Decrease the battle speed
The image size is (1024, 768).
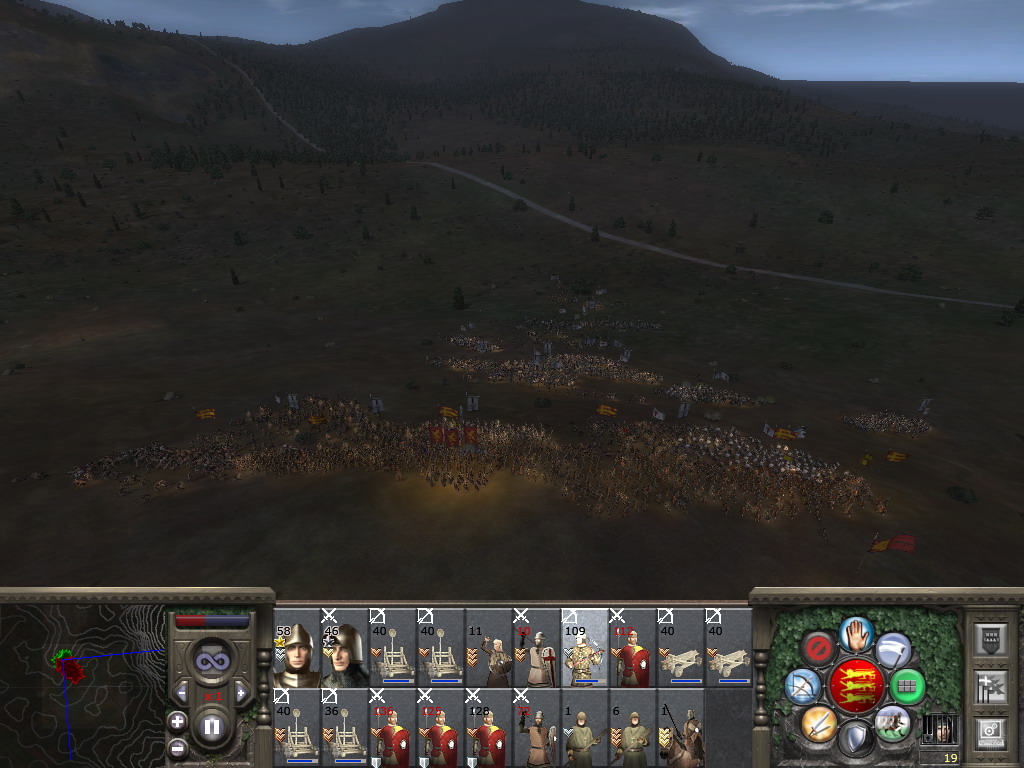click(182, 692)
